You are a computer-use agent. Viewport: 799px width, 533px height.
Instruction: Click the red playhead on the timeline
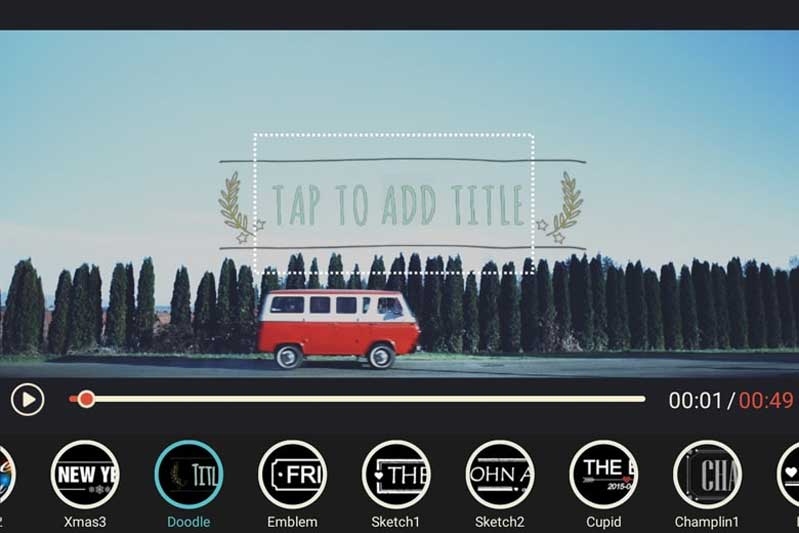pos(87,400)
